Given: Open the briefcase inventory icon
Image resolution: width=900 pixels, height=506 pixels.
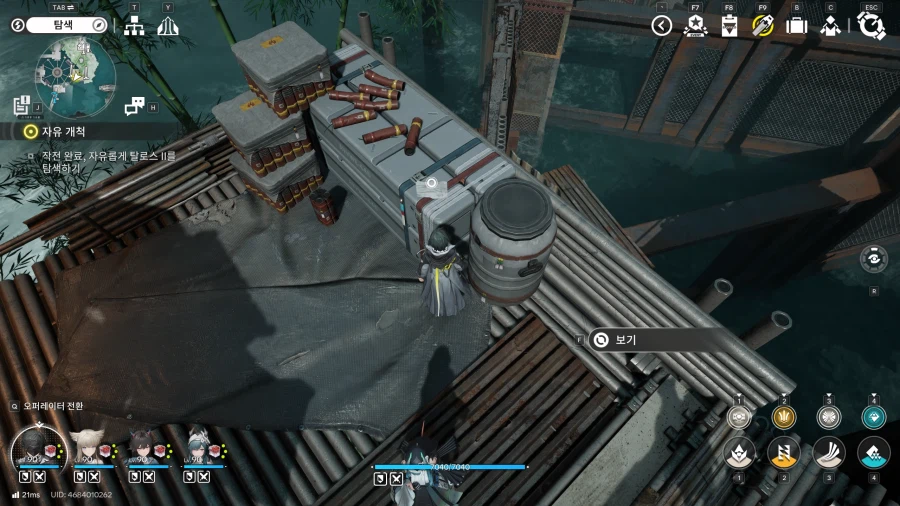Looking at the screenshot, I should [x=796, y=26].
